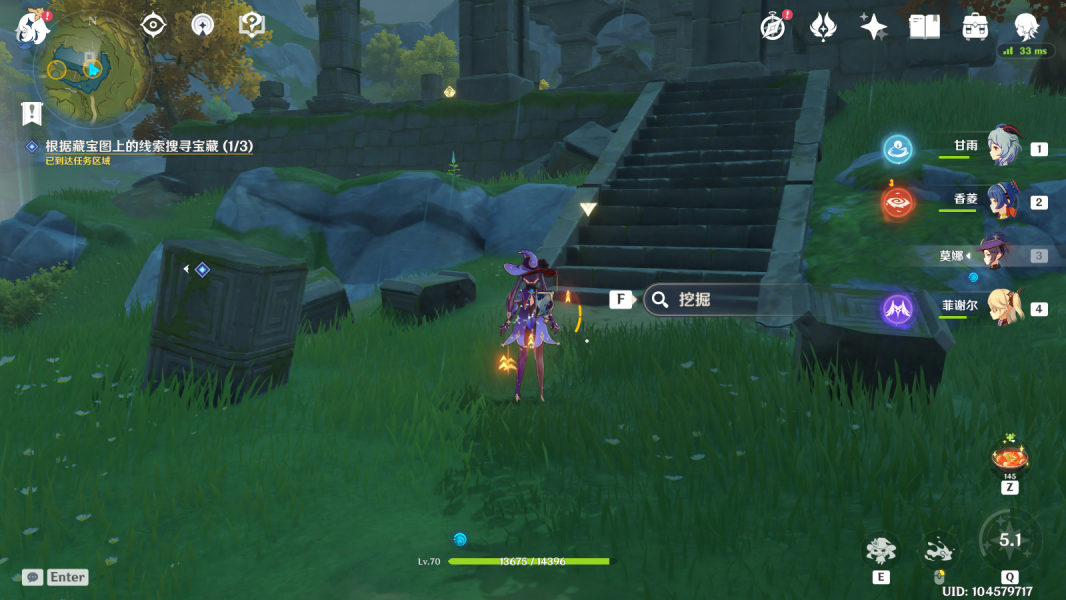
Task: Select the treasure map quest tracker (1/3)
Action: pos(148,146)
